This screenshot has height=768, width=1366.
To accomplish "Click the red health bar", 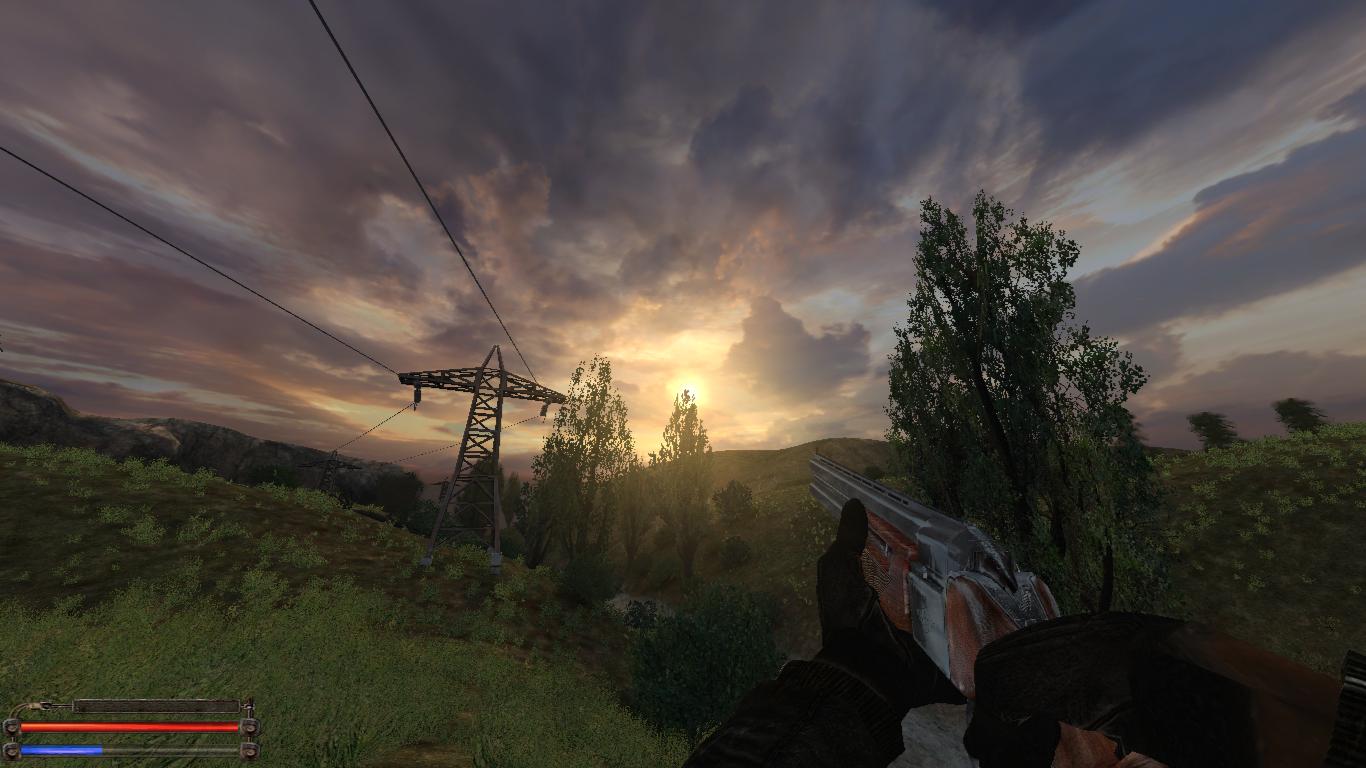I will tap(130, 726).
